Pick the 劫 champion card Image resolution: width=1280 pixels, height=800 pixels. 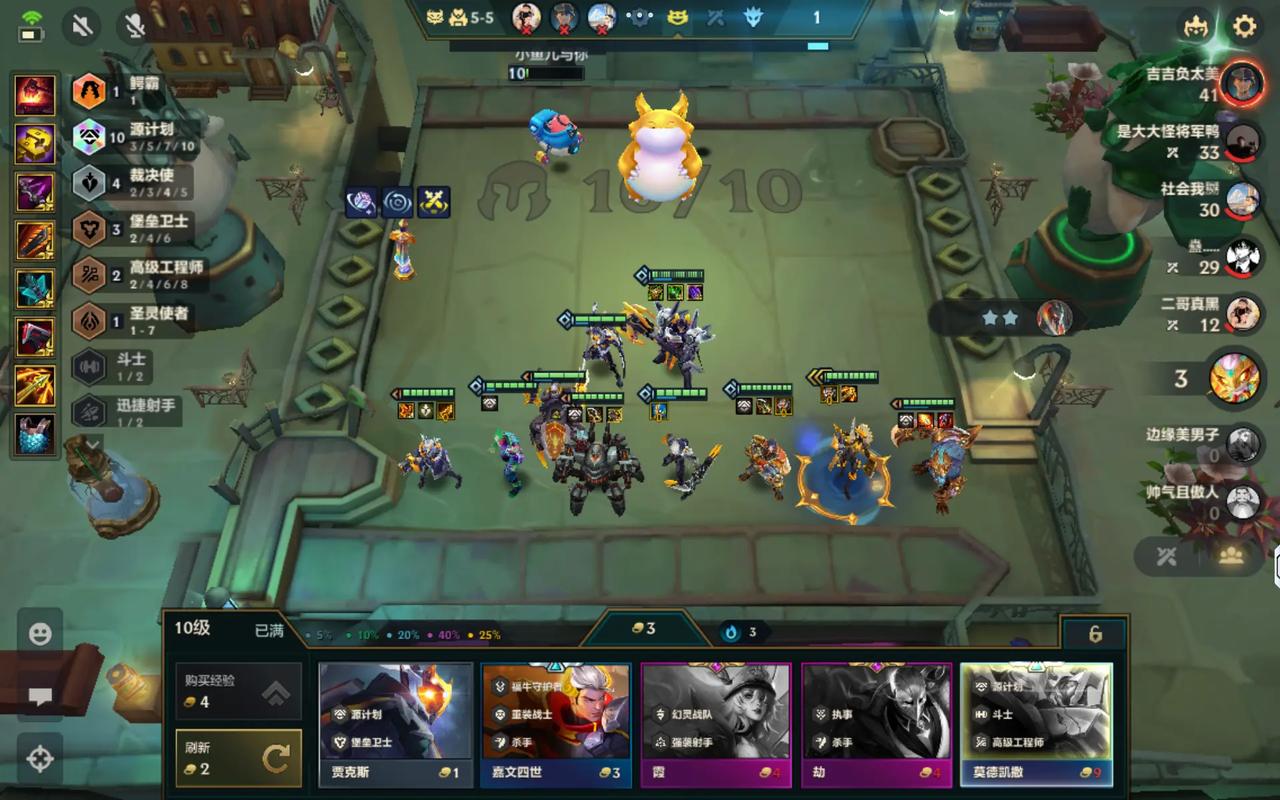pyautogui.click(x=876, y=724)
